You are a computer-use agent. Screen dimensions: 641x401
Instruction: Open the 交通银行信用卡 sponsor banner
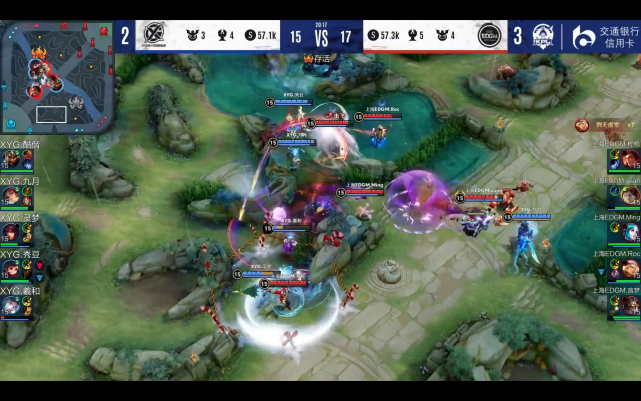(x=604, y=37)
